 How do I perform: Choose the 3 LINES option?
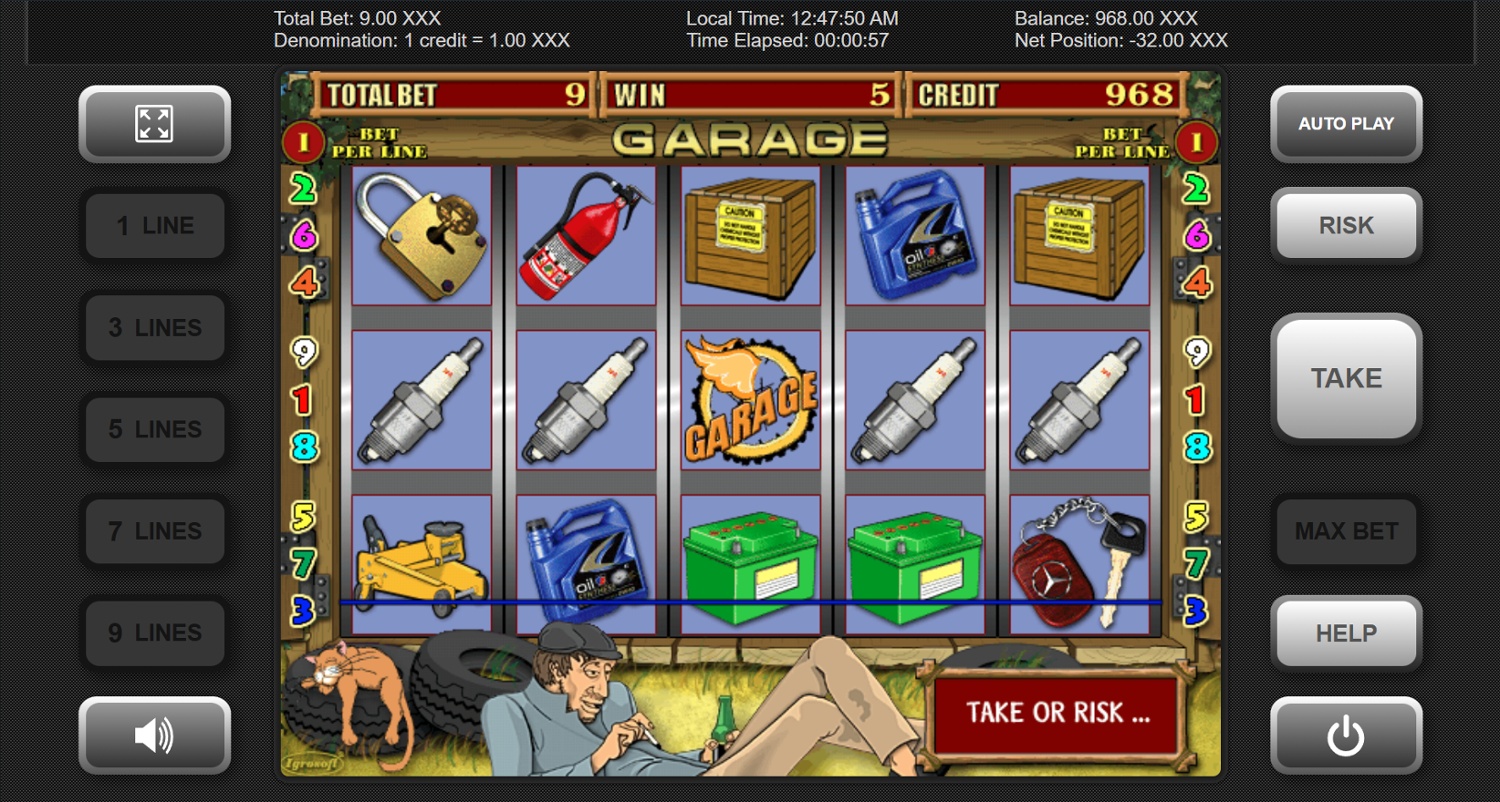(x=155, y=328)
